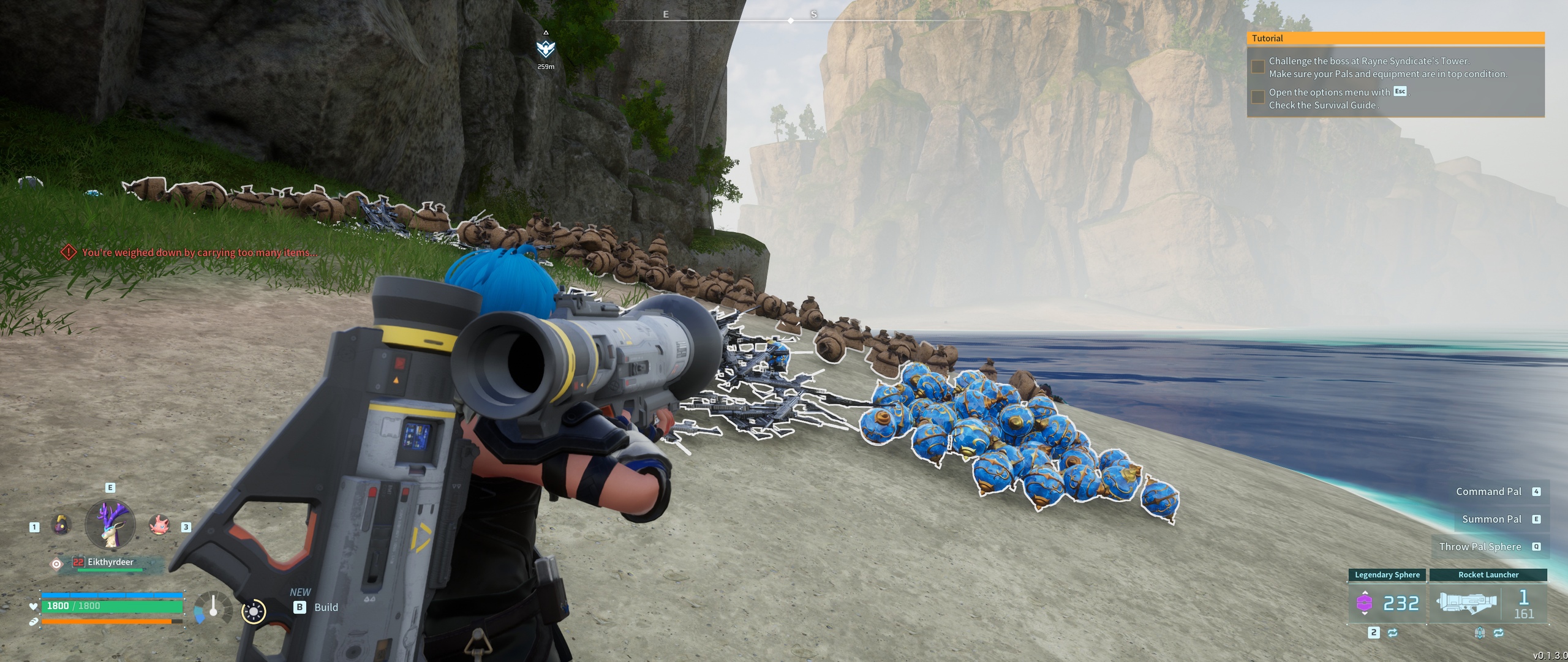Tick the Survival Guide objective checkbox
Image resolution: width=1568 pixels, height=662 pixels.
tap(1257, 97)
